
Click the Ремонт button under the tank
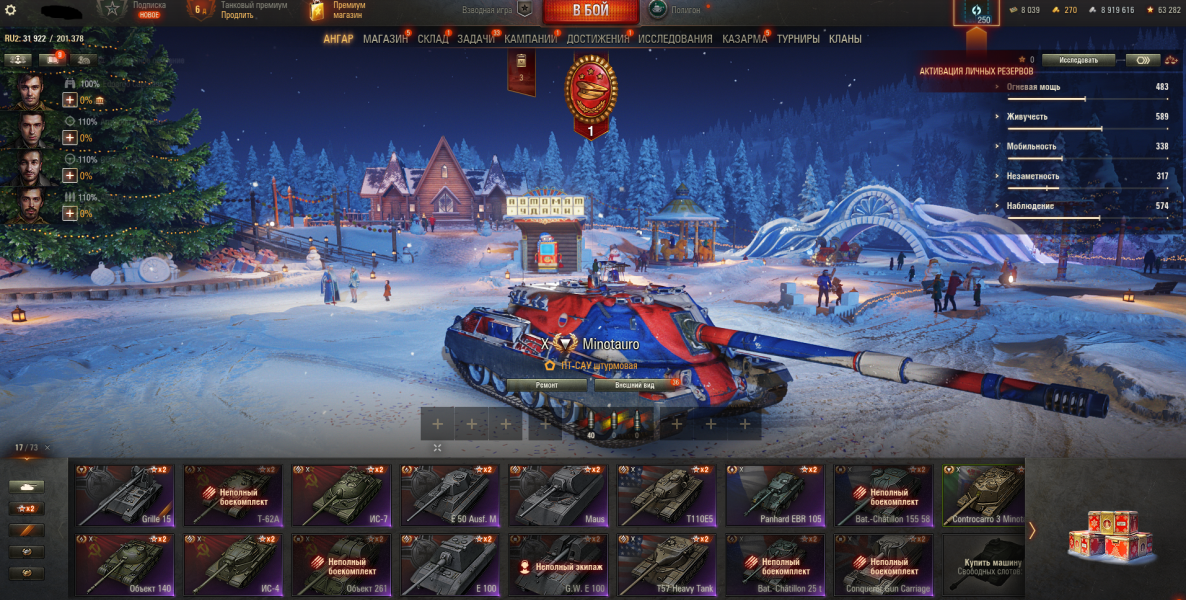pyautogui.click(x=547, y=385)
